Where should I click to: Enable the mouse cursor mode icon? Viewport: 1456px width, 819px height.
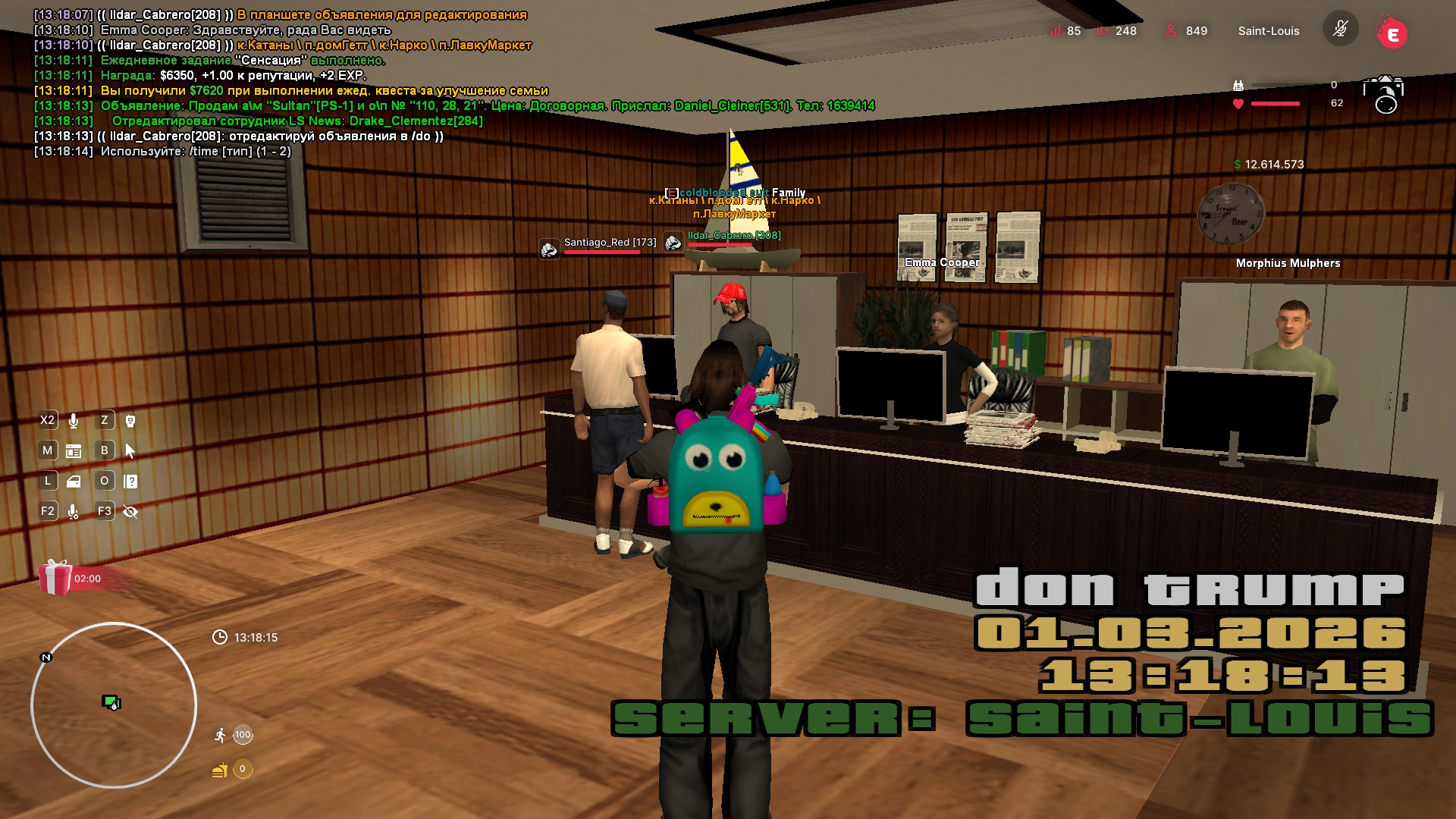click(x=130, y=451)
